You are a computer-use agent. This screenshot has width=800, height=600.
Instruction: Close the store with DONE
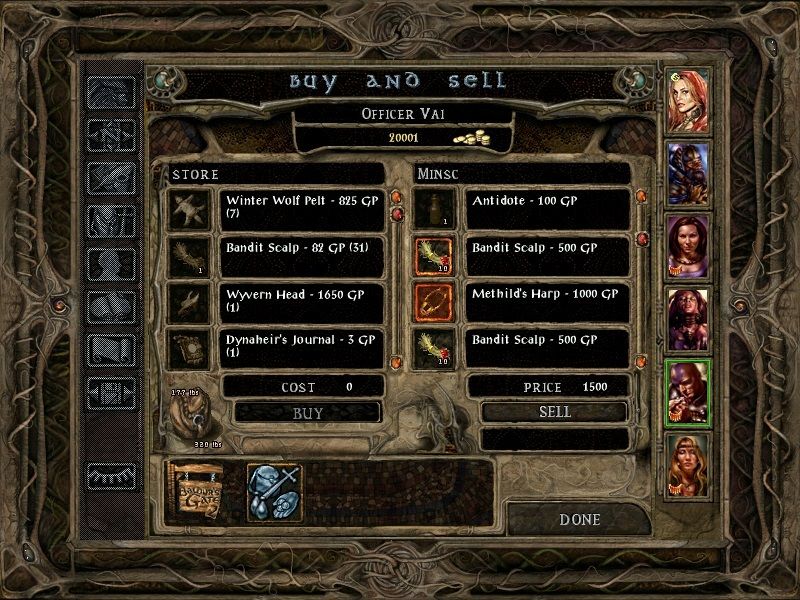pos(580,519)
